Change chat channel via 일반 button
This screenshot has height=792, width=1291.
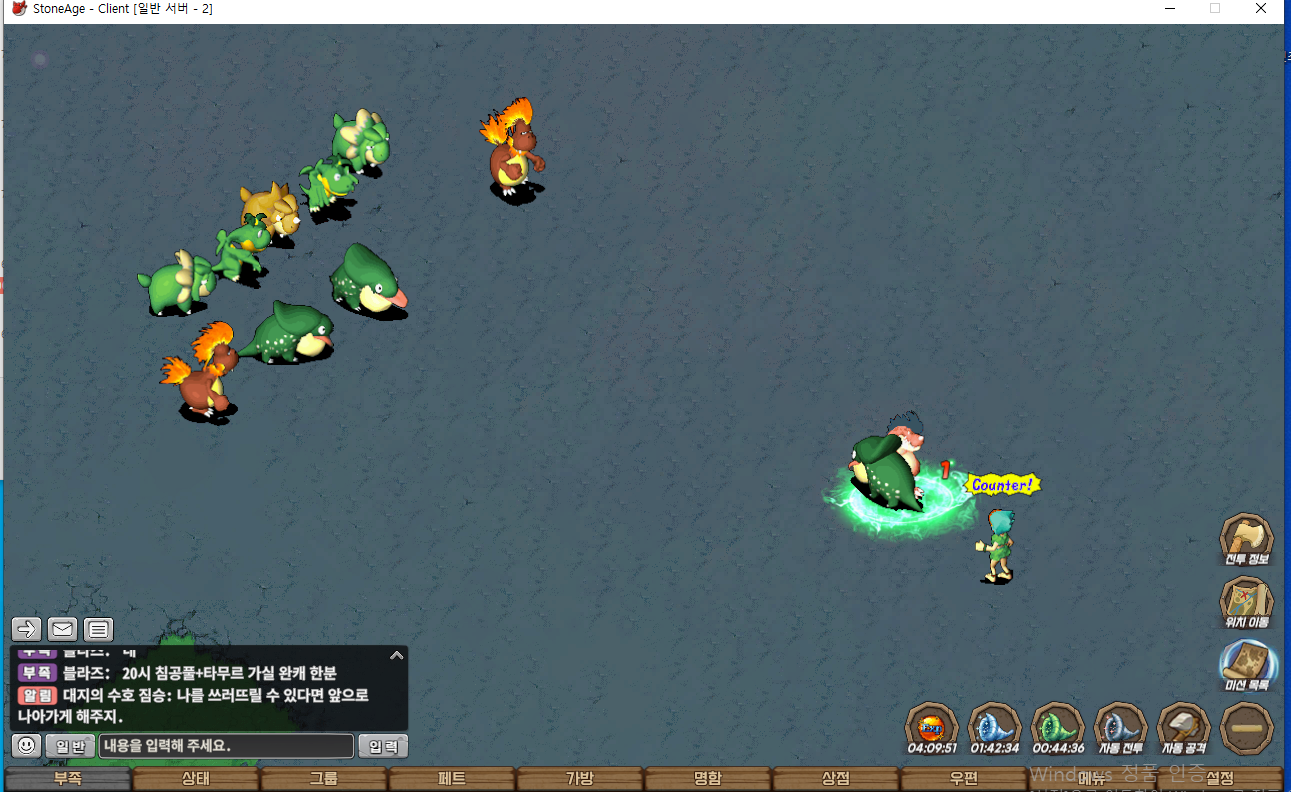[x=70, y=746]
